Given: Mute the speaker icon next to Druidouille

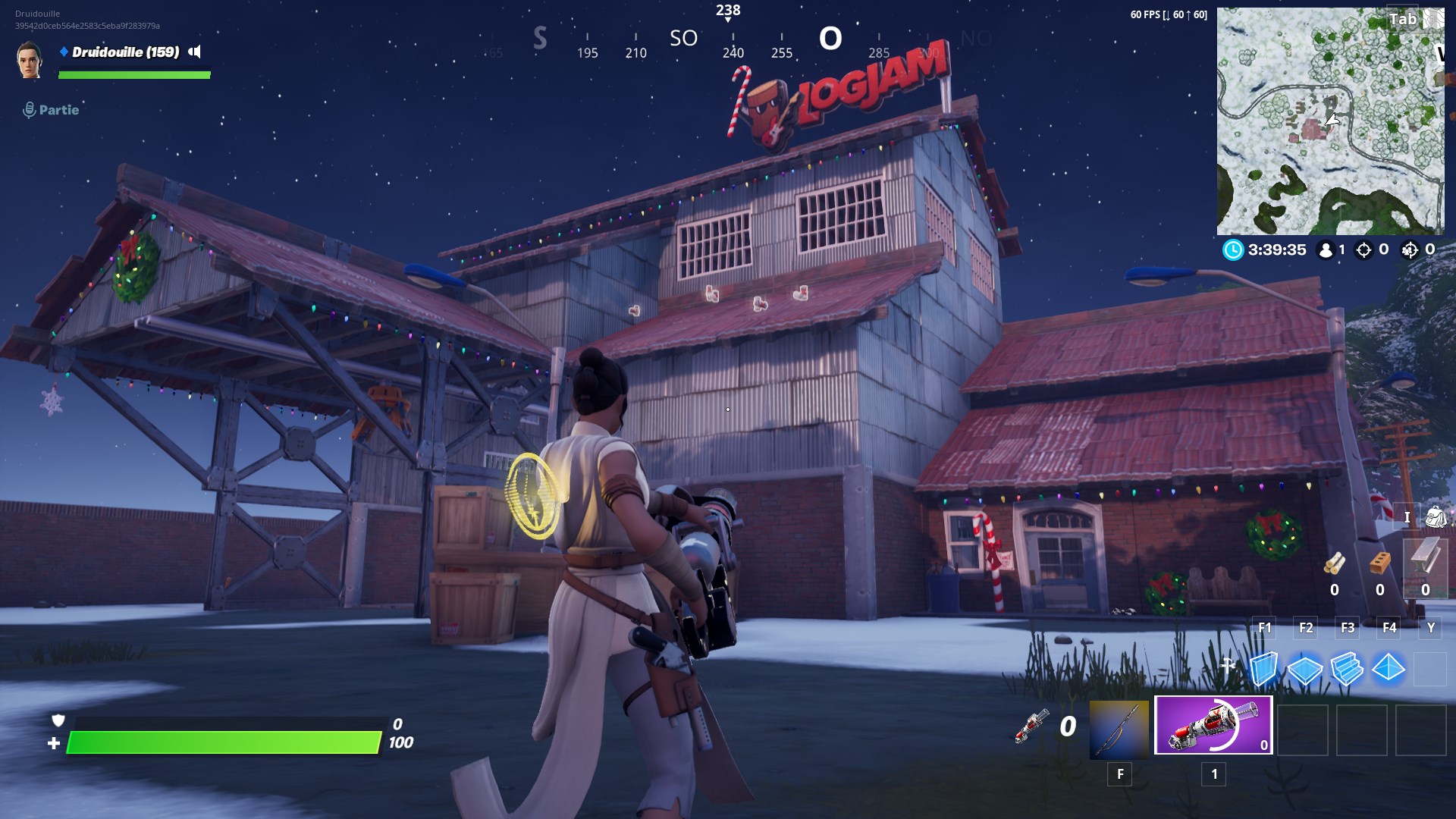Looking at the screenshot, I should [196, 52].
